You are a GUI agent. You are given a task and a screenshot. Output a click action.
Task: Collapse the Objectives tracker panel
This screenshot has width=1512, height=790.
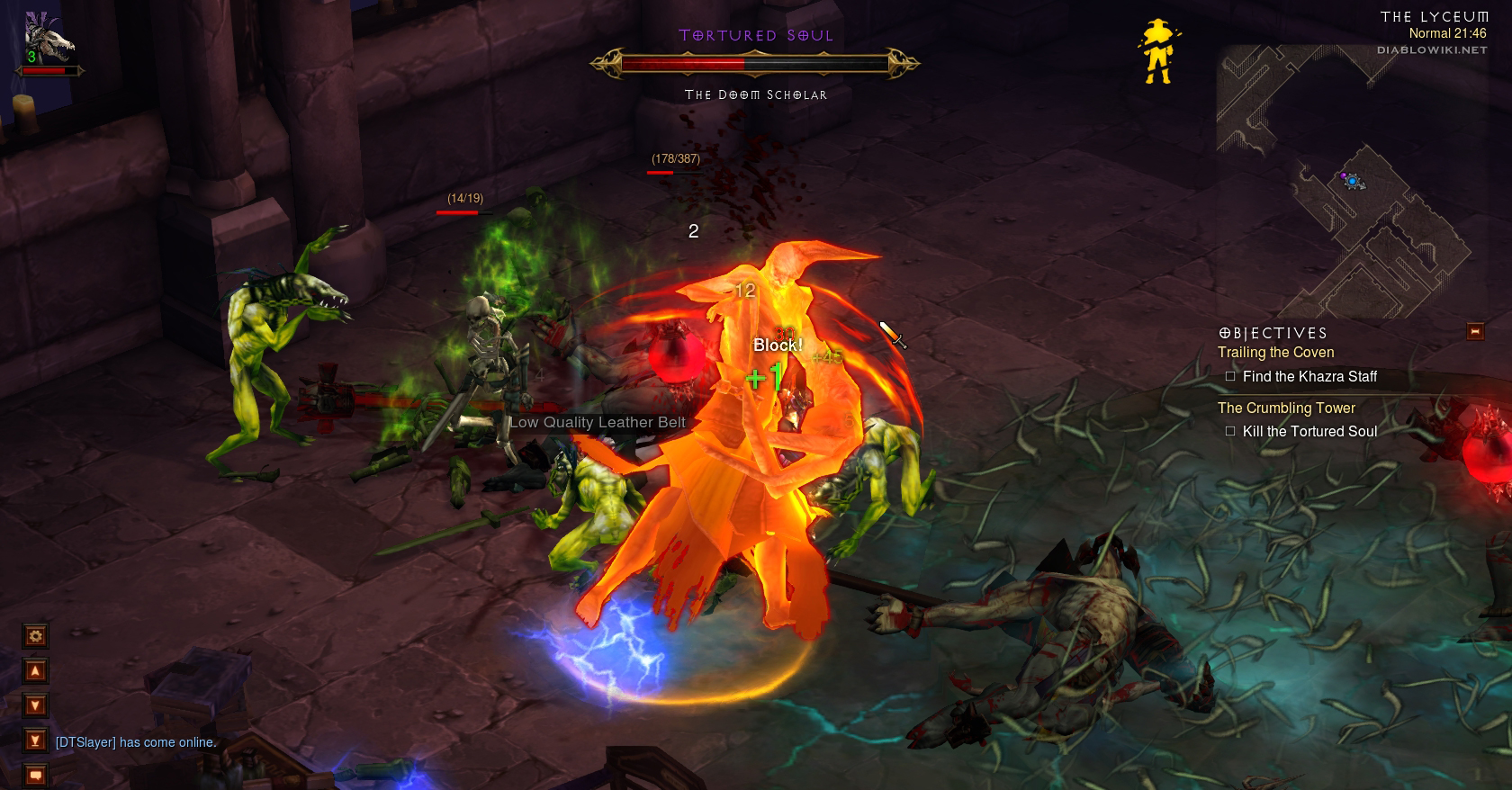click(1475, 332)
